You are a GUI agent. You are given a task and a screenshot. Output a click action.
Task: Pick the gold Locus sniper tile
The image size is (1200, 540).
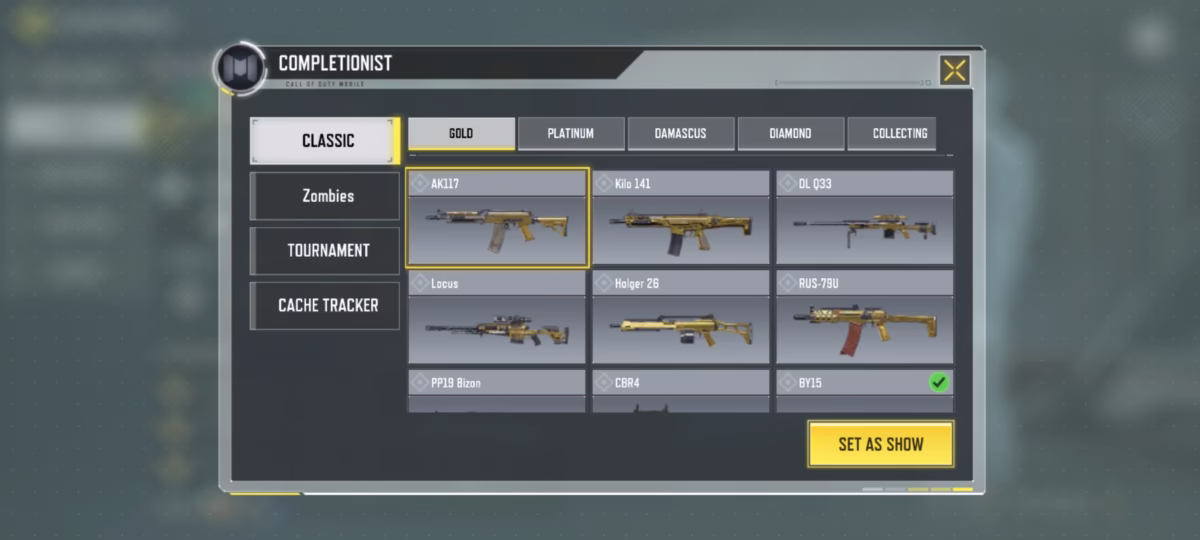[x=497, y=318]
